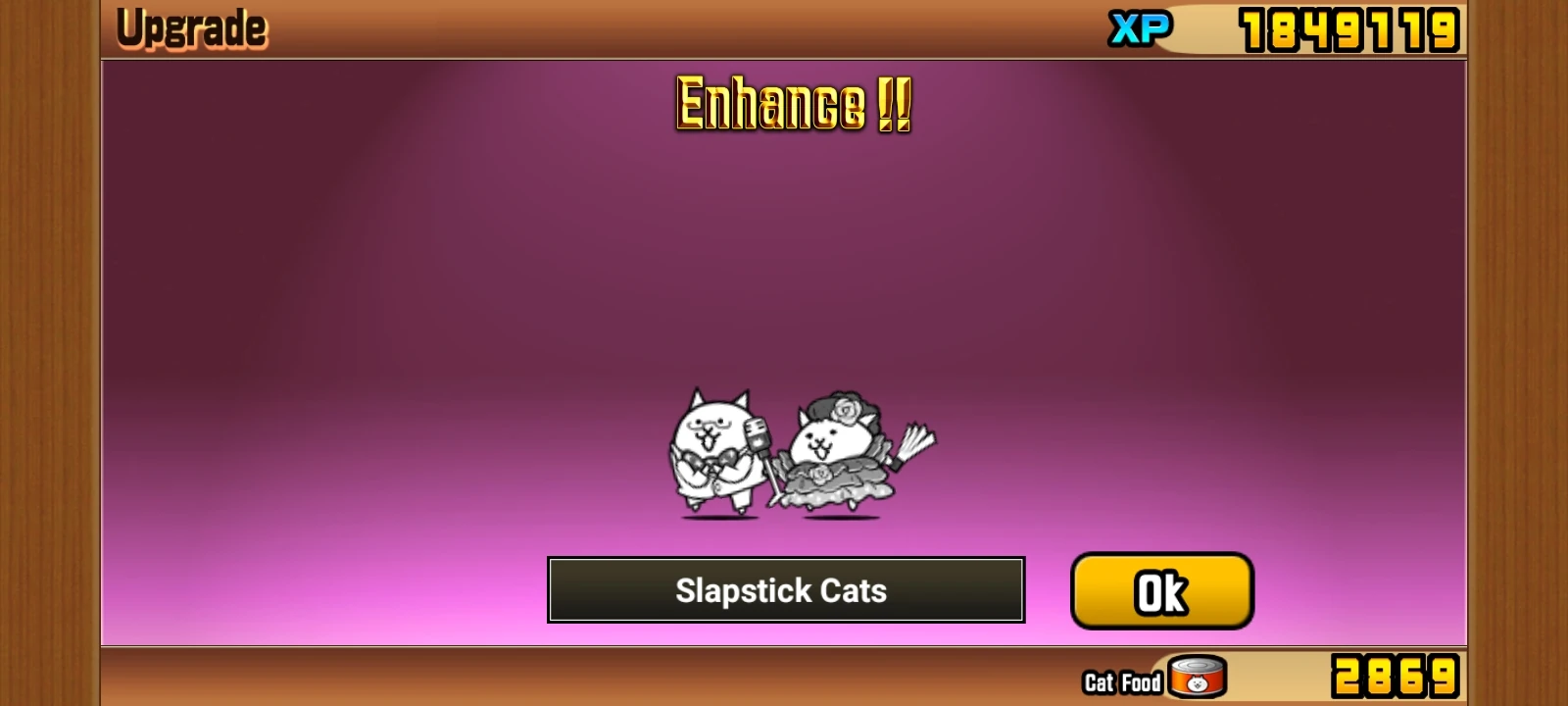Tap the Enhance!! banner text
The width and height of the screenshot is (1568, 706).
[792, 104]
